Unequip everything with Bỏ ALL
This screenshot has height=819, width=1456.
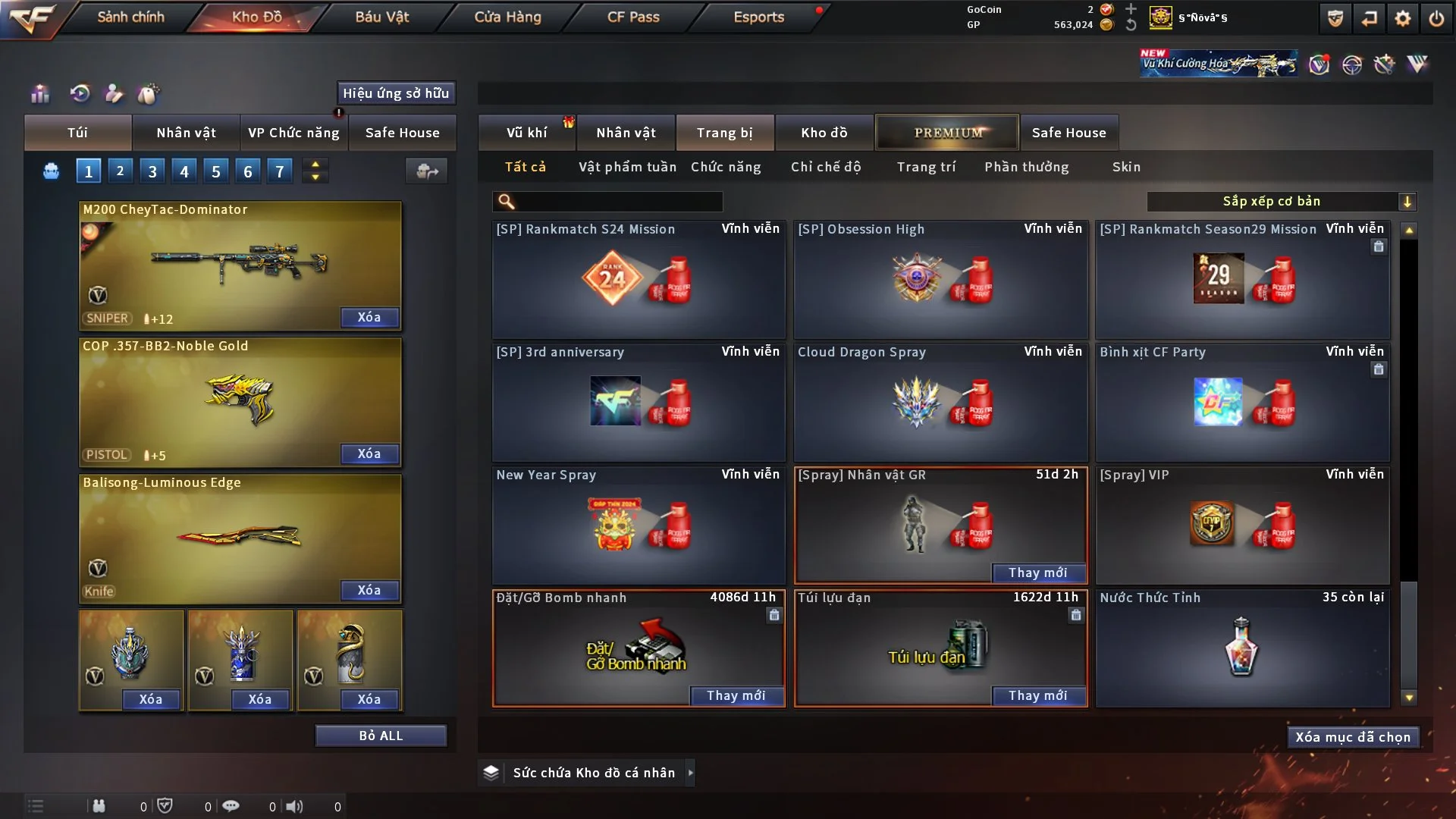pos(381,736)
